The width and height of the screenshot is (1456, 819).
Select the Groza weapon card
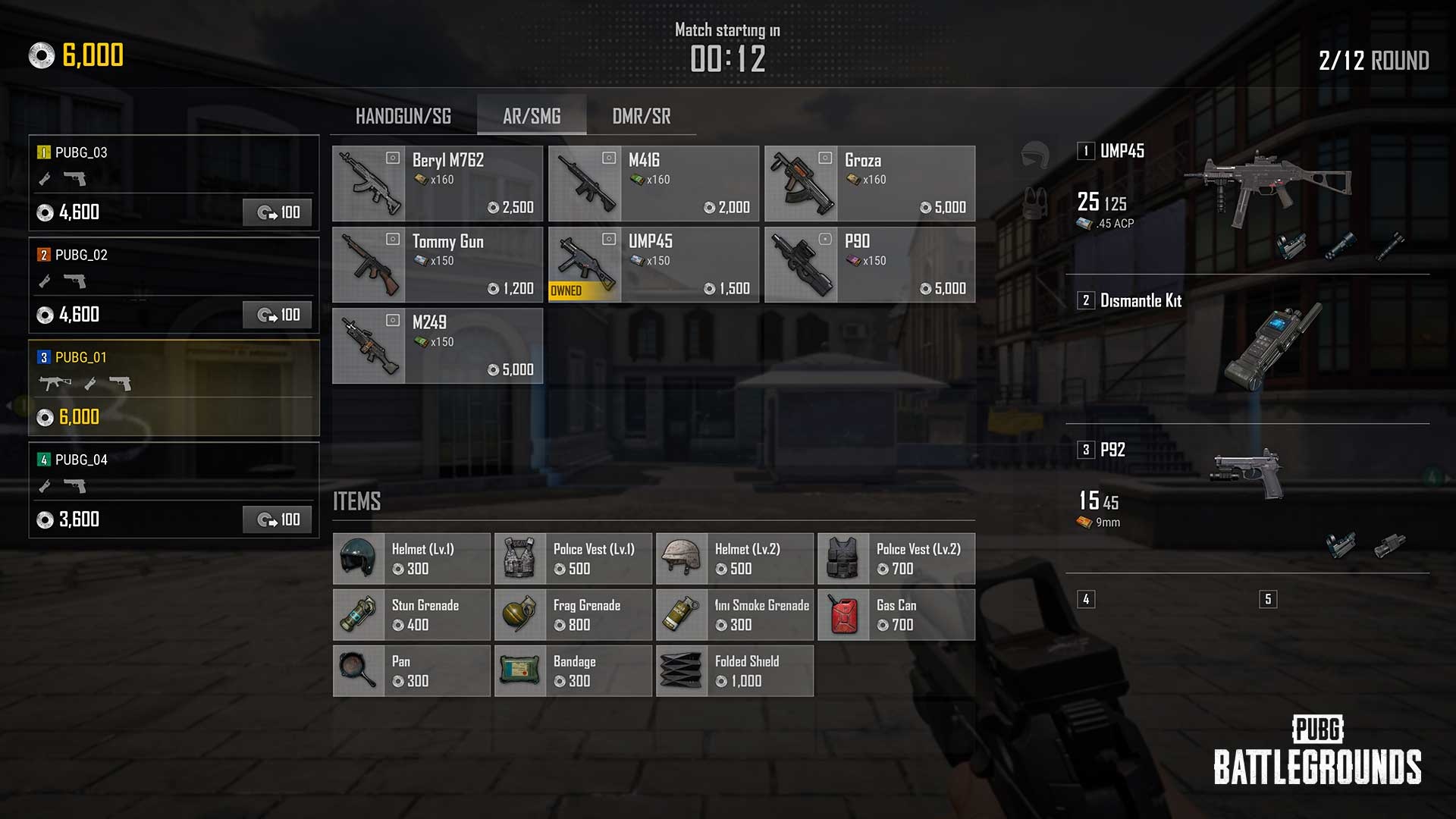pyautogui.click(x=870, y=184)
